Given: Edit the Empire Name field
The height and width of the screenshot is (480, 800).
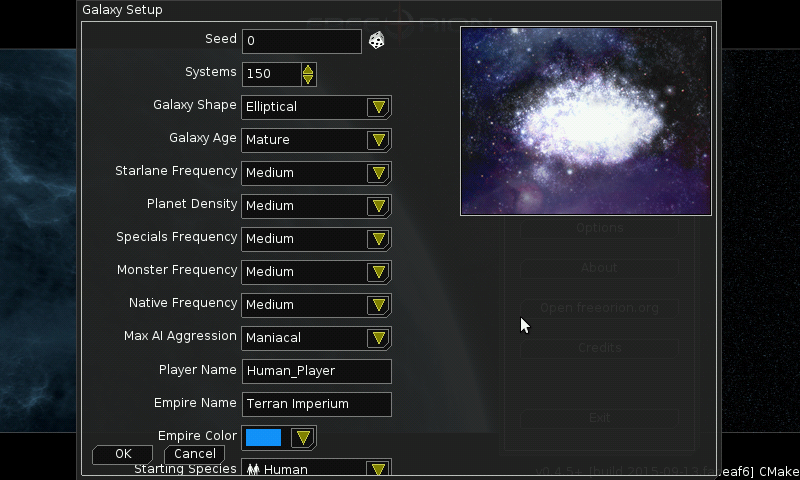Looking at the screenshot, I should (316, 404).
